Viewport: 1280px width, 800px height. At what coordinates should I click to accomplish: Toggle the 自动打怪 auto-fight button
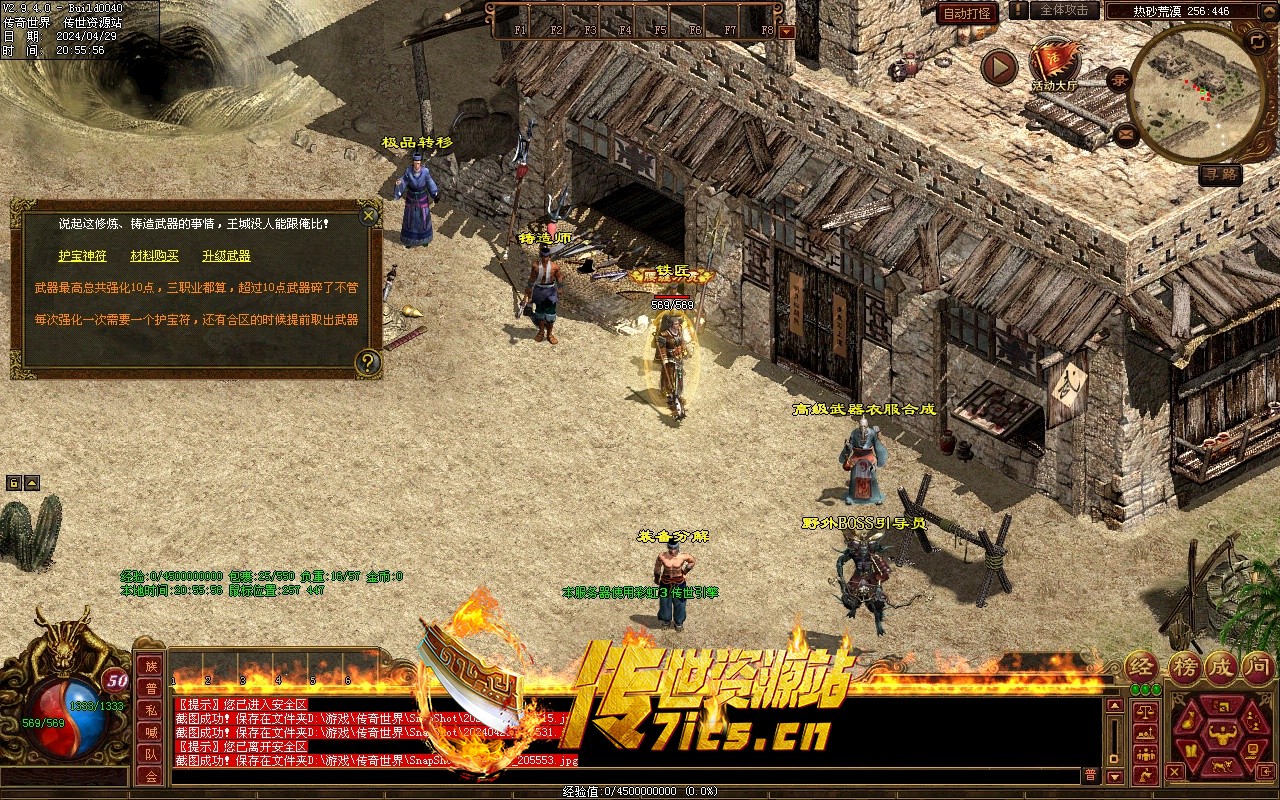pyautogui.click(x=968, y=13)
